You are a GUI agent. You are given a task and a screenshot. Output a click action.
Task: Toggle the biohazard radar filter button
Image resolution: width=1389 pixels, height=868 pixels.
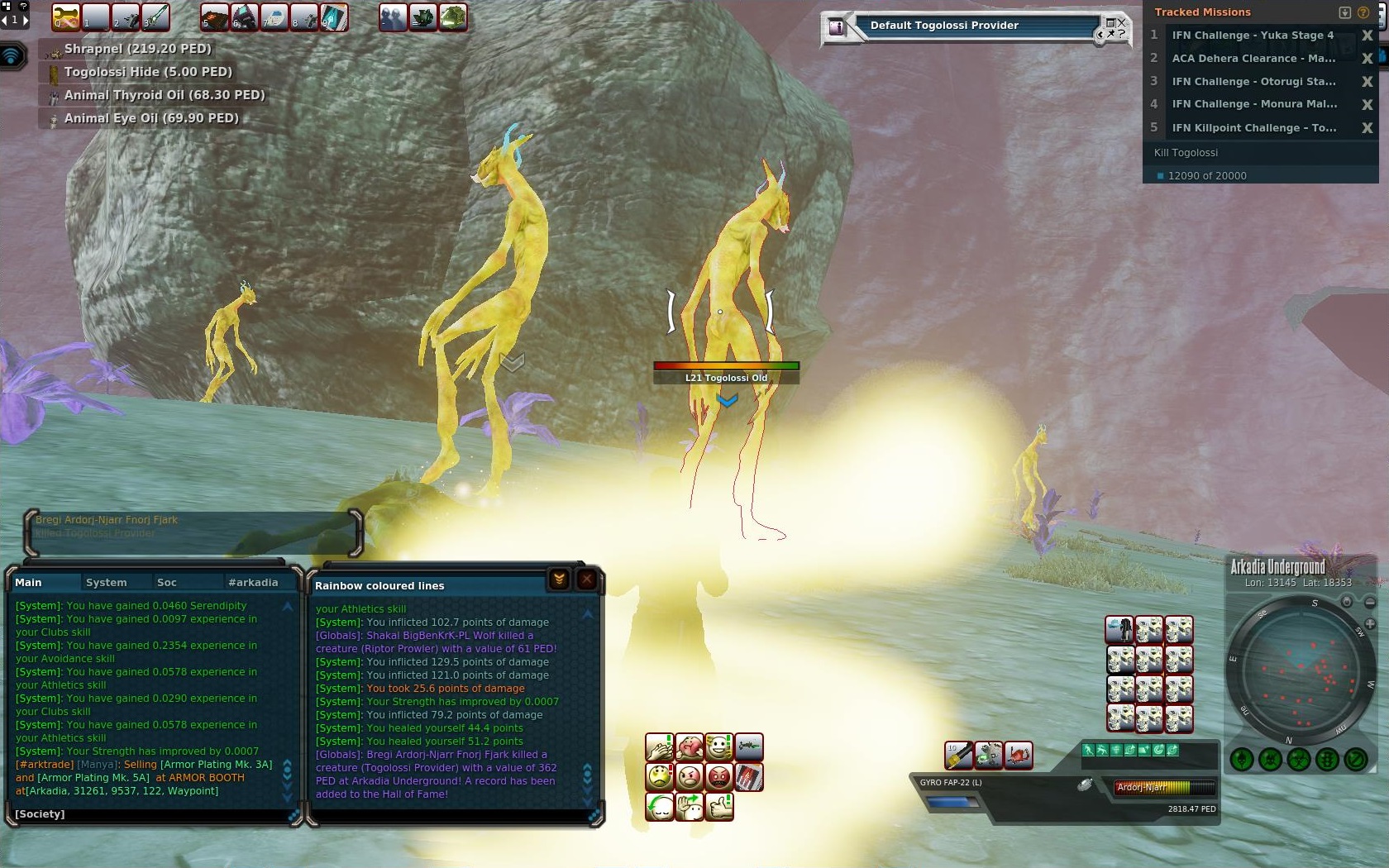[1299, 759]
